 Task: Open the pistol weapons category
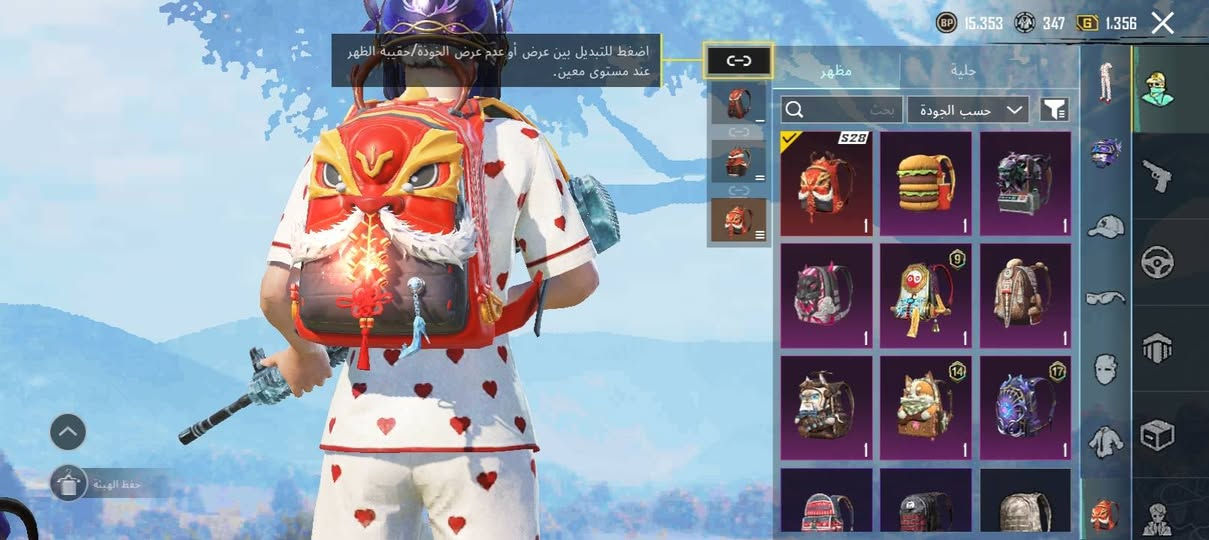tap(1157, 176)
